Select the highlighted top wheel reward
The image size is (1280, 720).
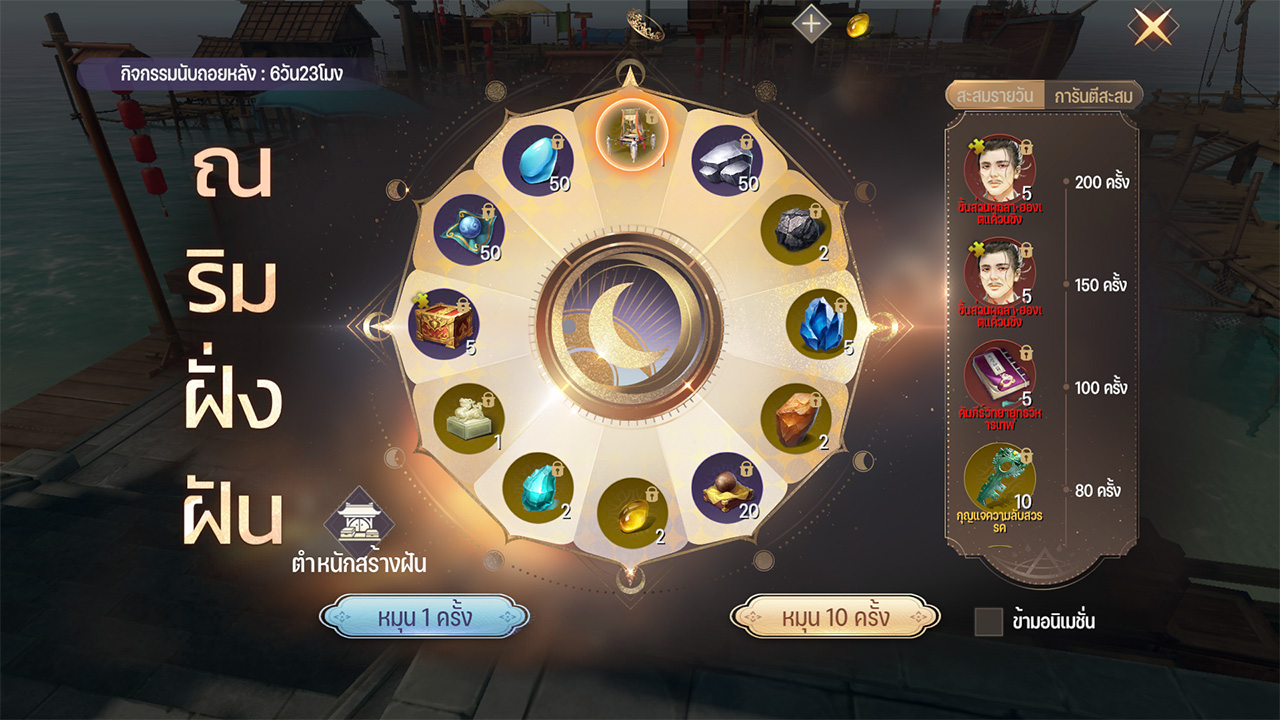coord(632,133)
